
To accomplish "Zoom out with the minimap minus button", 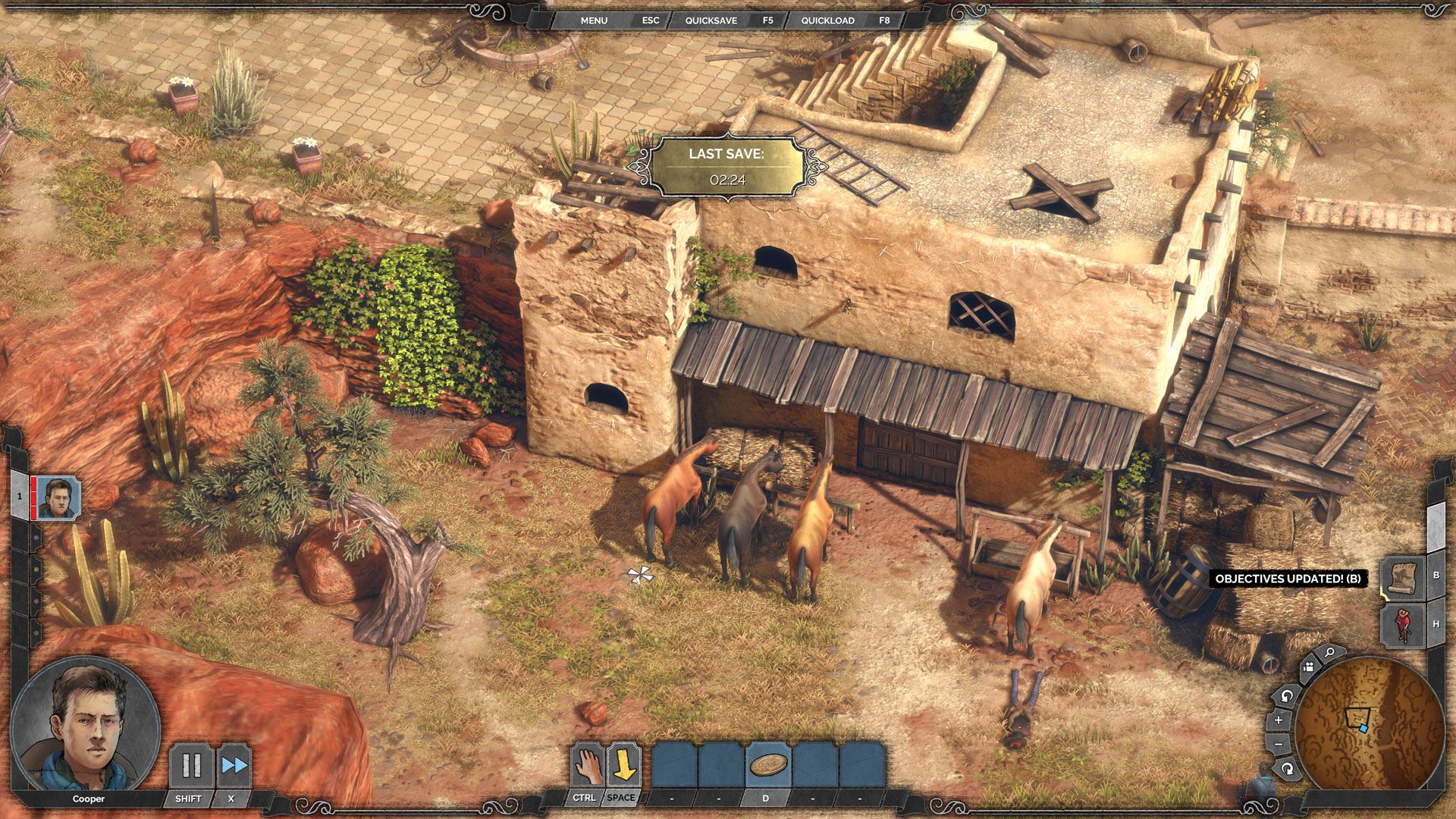I will [x=1279, y=744].
